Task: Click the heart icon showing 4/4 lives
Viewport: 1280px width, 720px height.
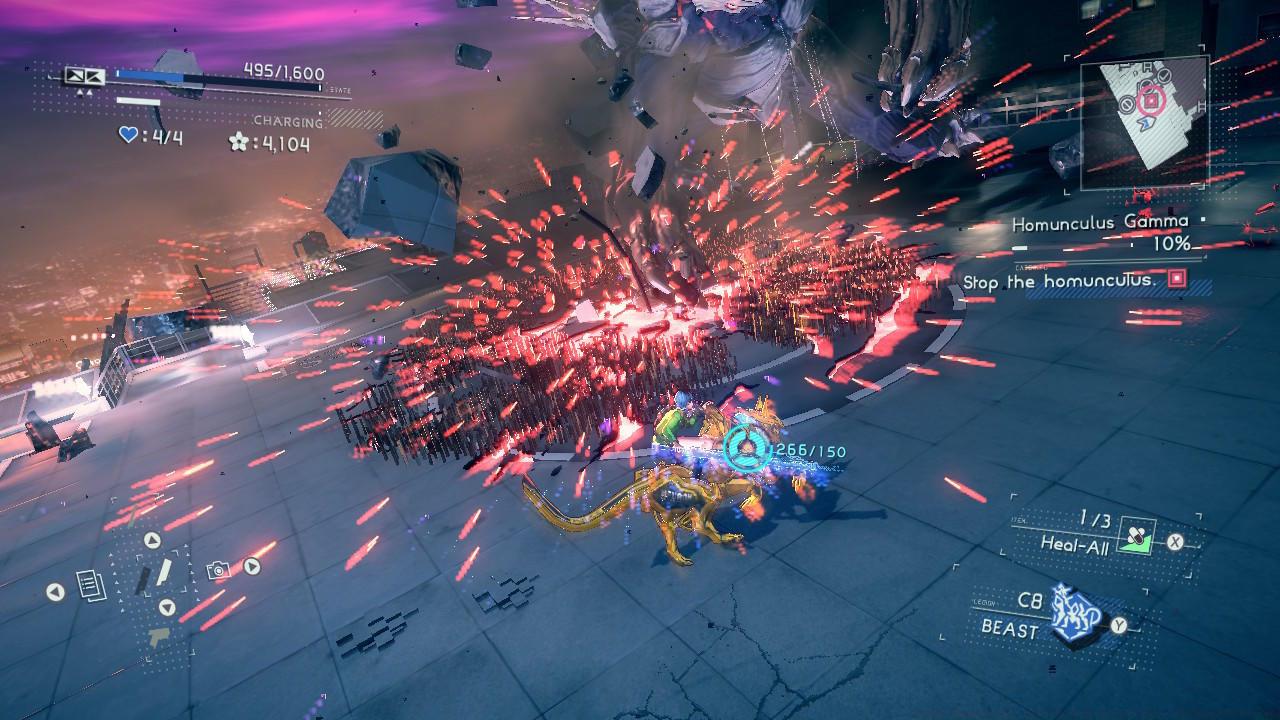Action: coord(127,134)
